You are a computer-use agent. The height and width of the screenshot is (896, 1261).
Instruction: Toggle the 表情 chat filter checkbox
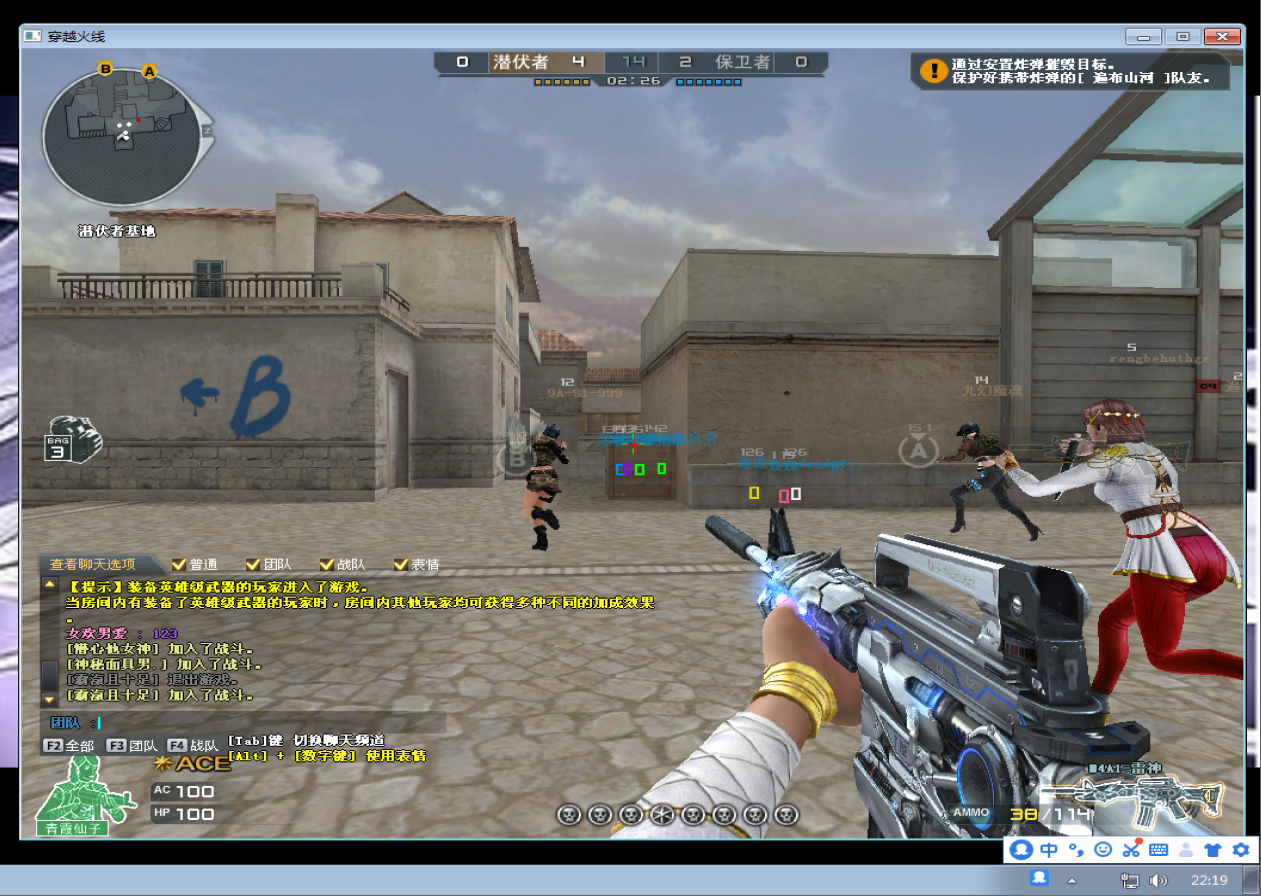[401, 564]
